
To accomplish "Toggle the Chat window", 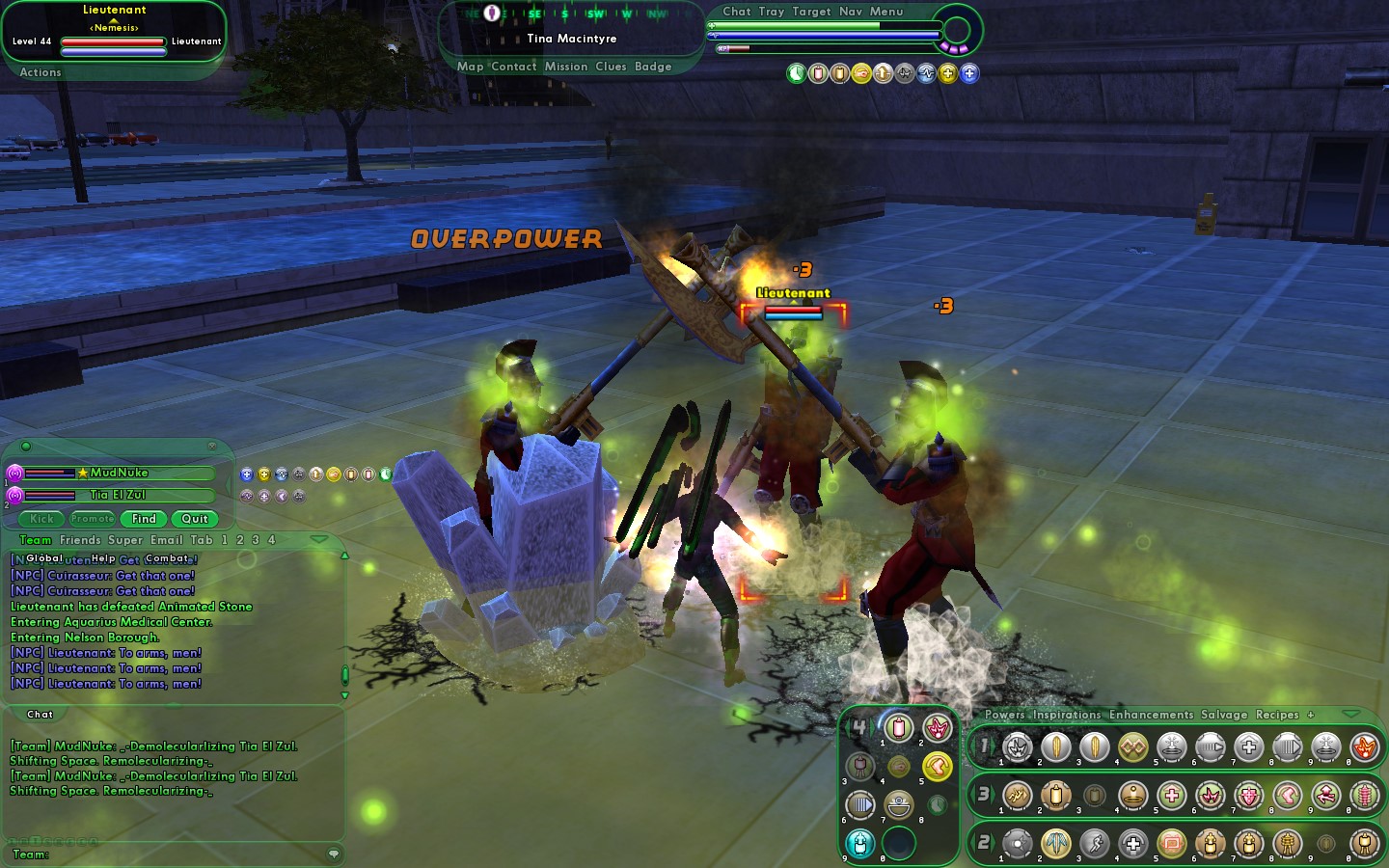I will (x=736, y=12).
